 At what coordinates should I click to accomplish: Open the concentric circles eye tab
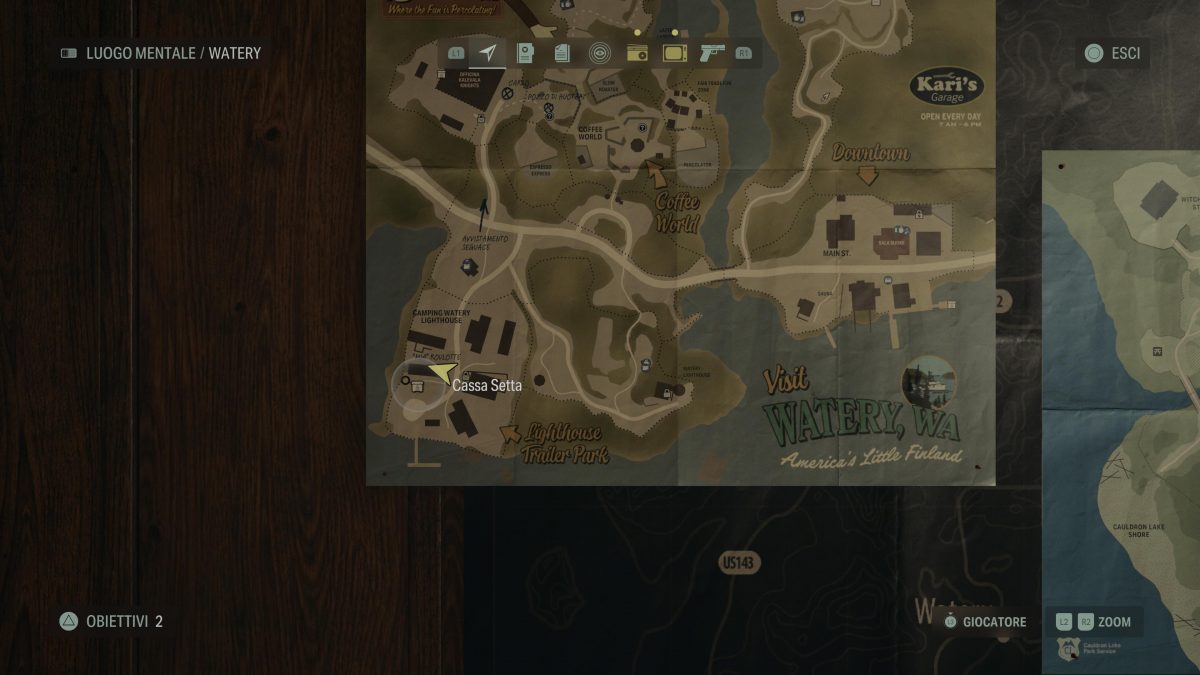[599, 53]
